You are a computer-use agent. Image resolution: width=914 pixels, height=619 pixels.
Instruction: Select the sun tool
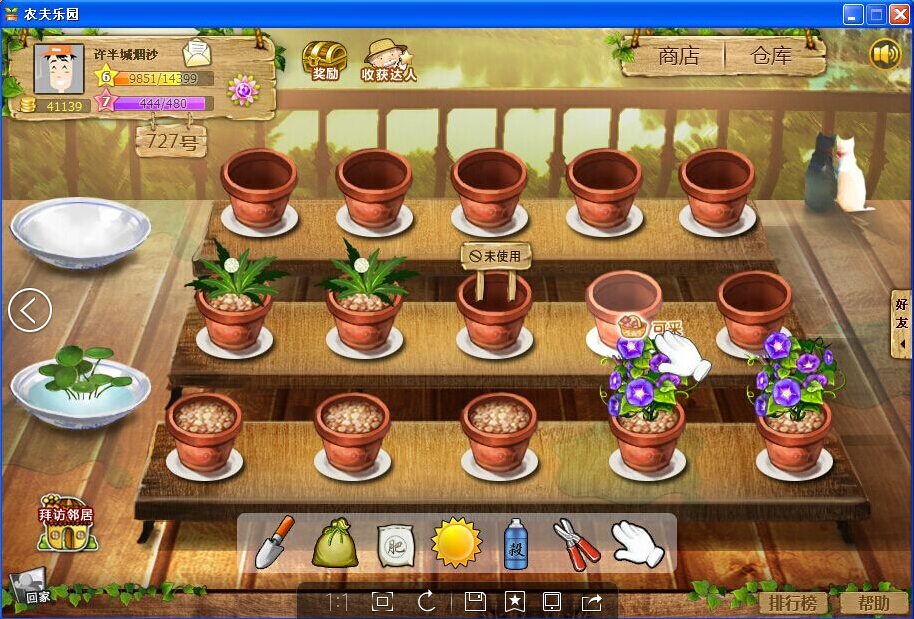[x=456, y=543]
